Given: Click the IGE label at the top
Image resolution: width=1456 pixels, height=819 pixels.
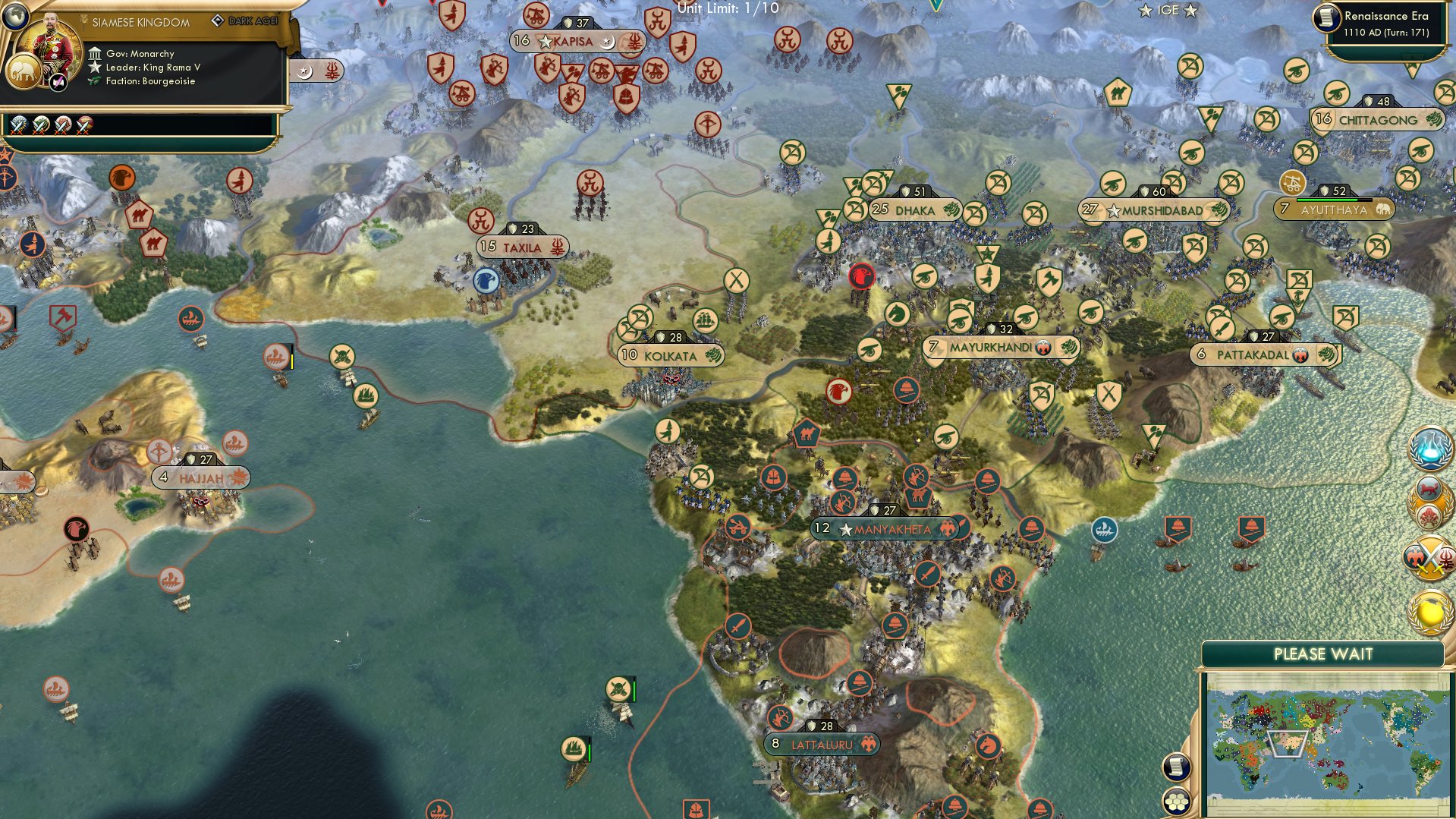Looking at the screenshot, I should 1166,10.
